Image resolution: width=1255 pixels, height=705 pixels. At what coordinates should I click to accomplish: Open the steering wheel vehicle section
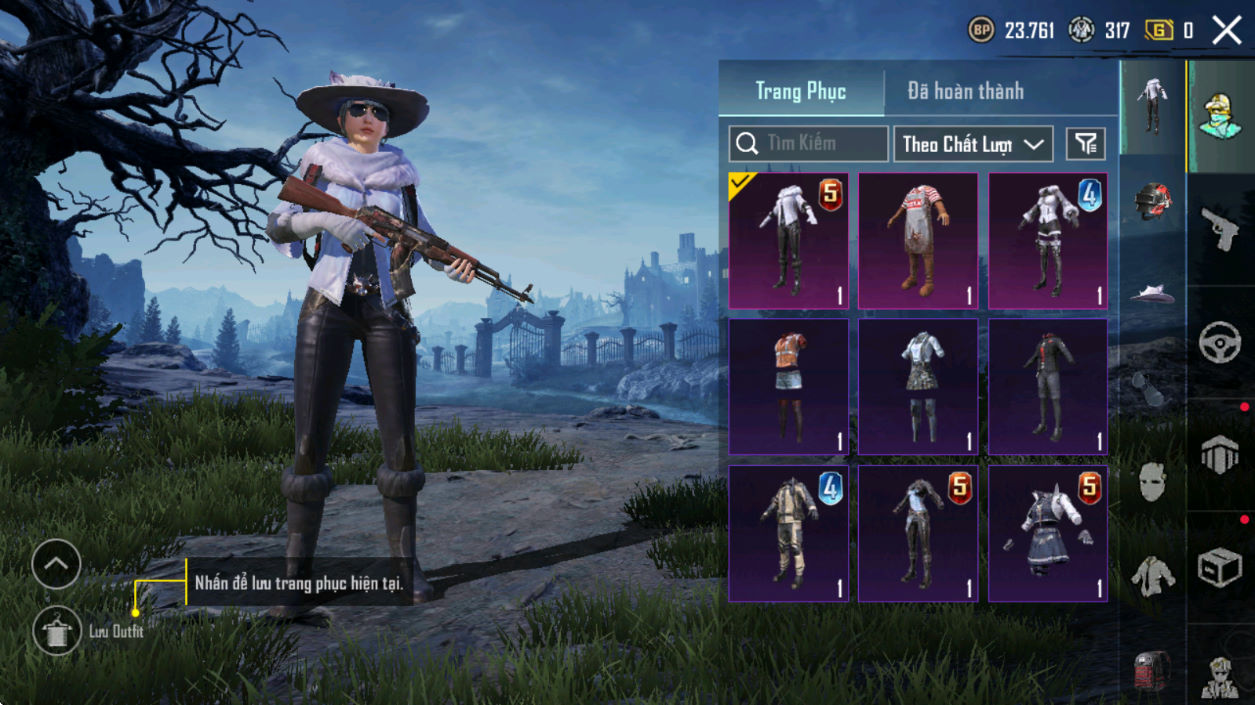point(1219,342)
